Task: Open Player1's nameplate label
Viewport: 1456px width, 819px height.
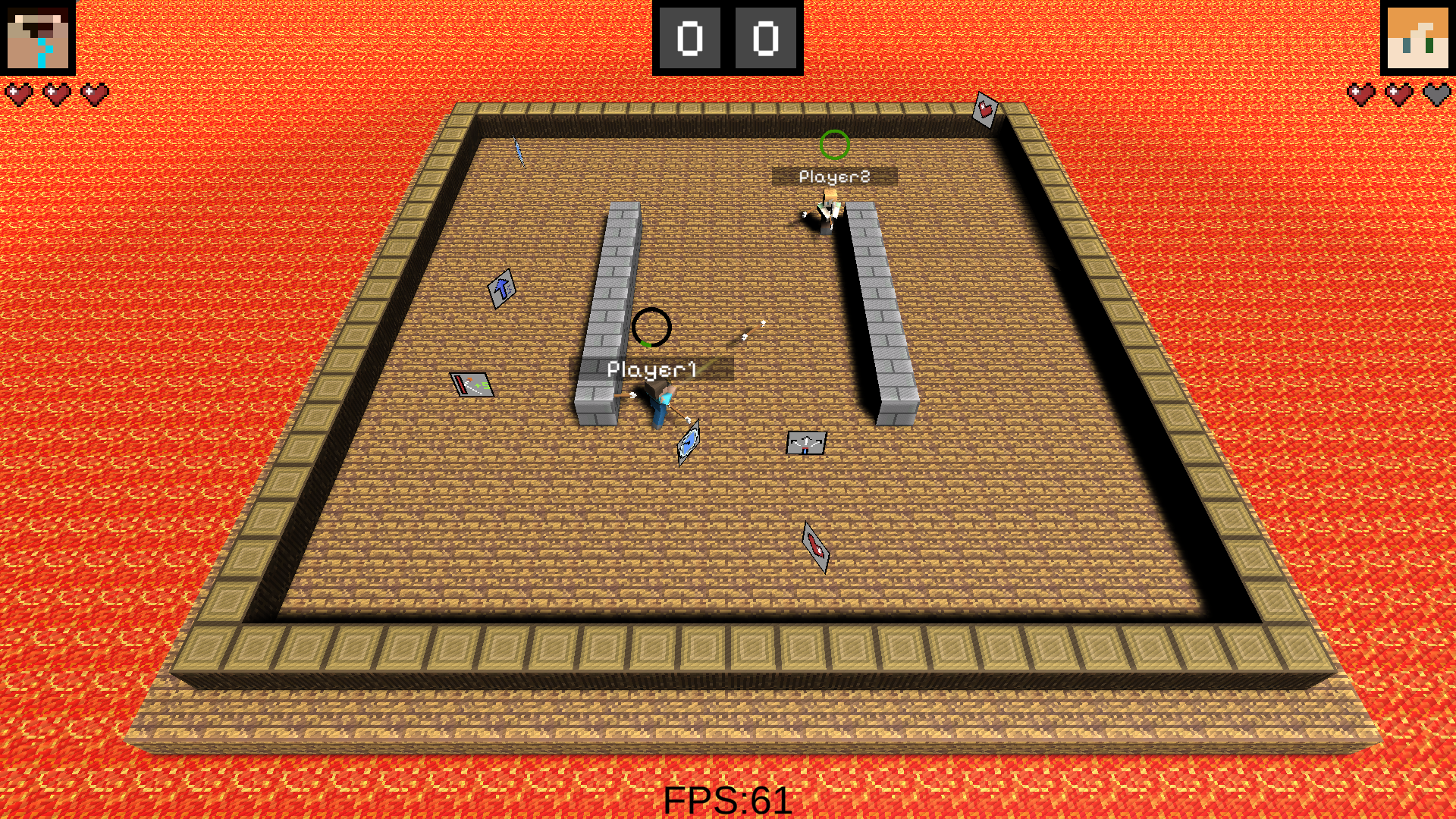Action: pyautogui.click(x=652, y=369)
